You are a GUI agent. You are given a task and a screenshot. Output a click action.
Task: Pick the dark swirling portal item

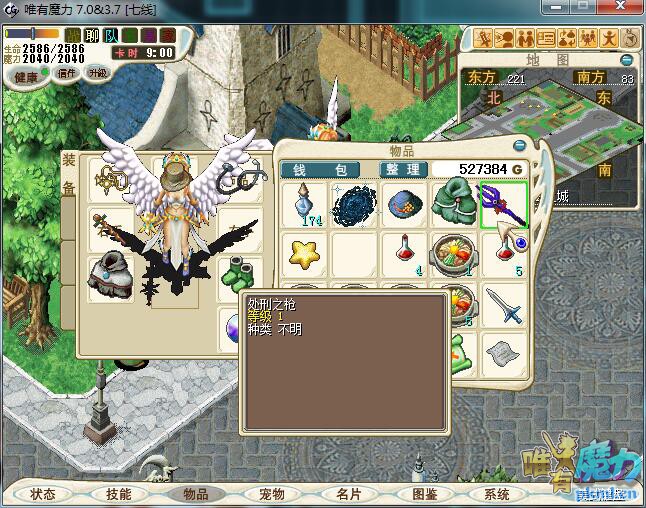[x=353, y=203]
